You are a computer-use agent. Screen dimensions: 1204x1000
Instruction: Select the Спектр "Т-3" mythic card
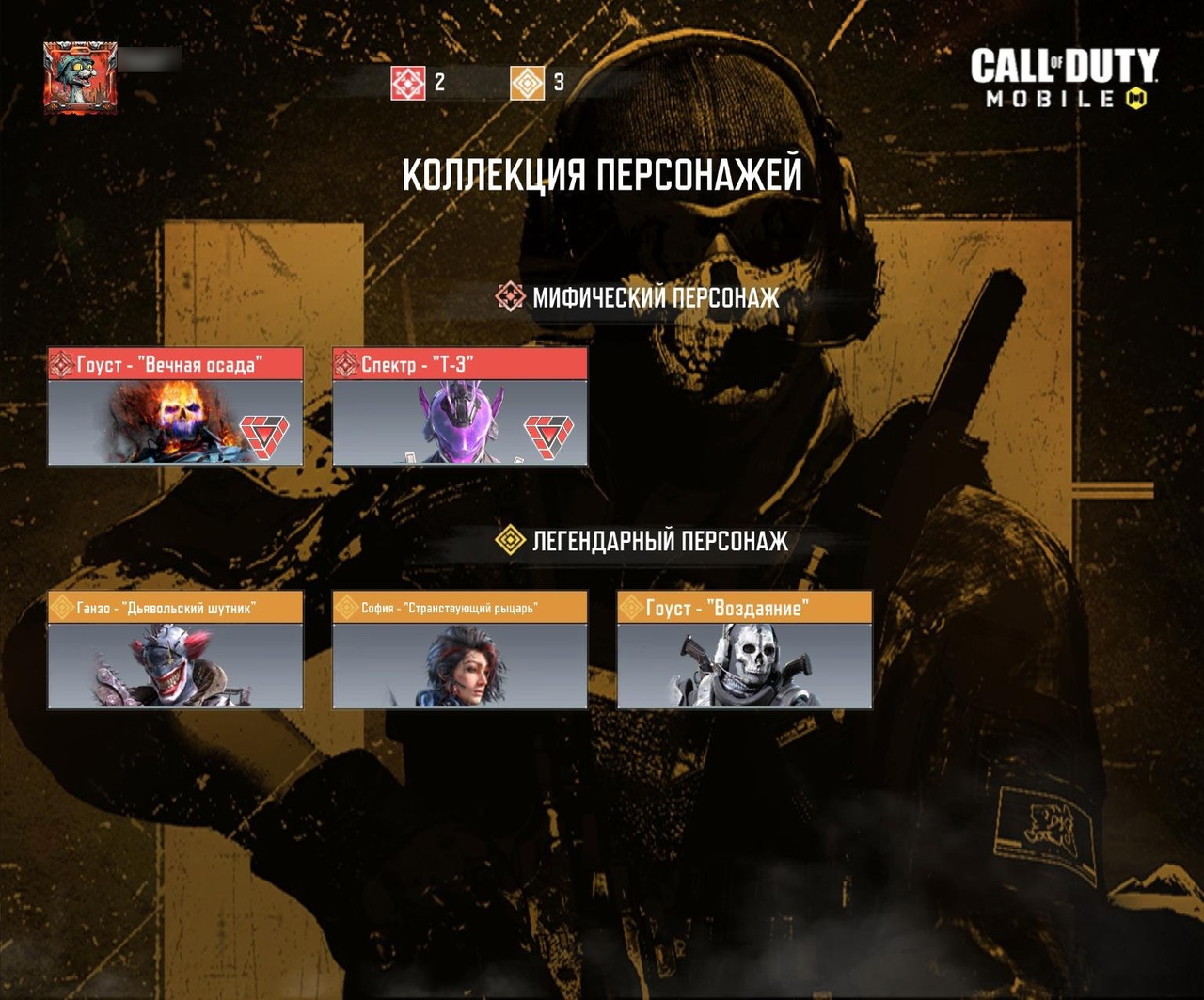tap(460, 406)
